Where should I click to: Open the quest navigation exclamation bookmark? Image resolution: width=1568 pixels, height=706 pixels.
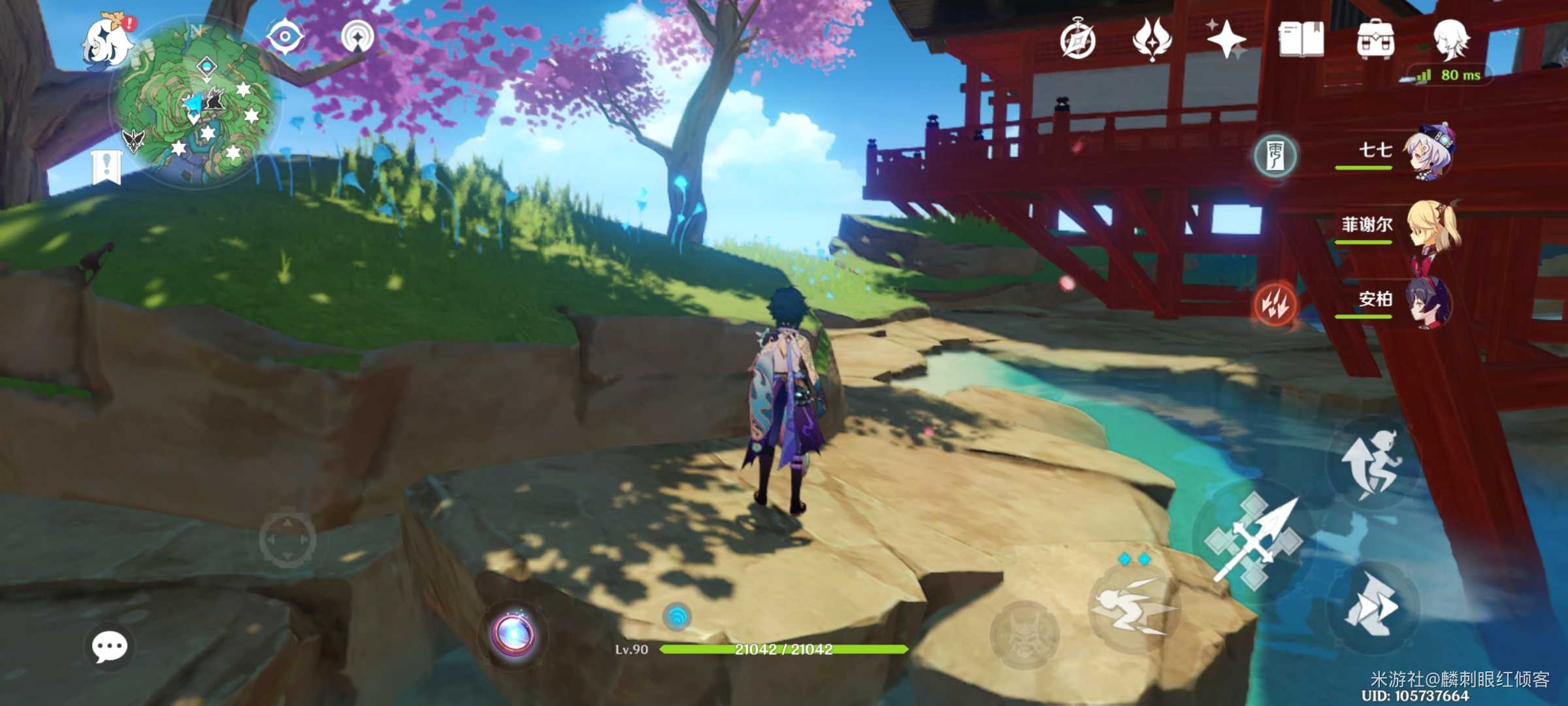[x=106, y=166]
